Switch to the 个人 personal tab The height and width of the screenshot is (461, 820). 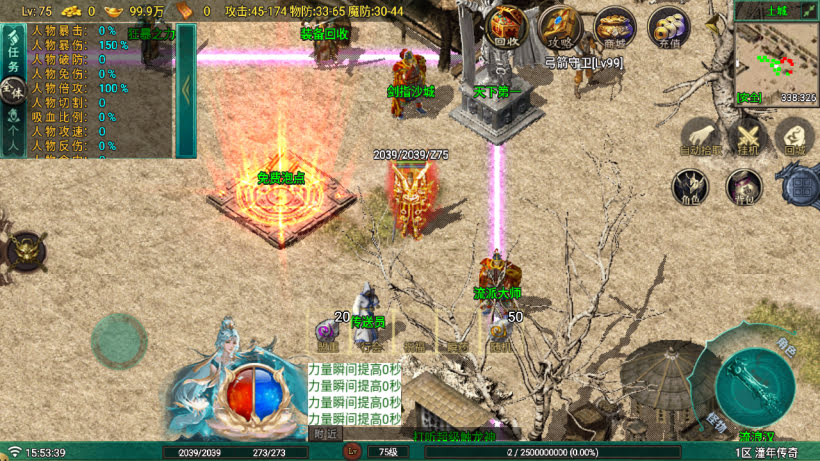[12, 136]
